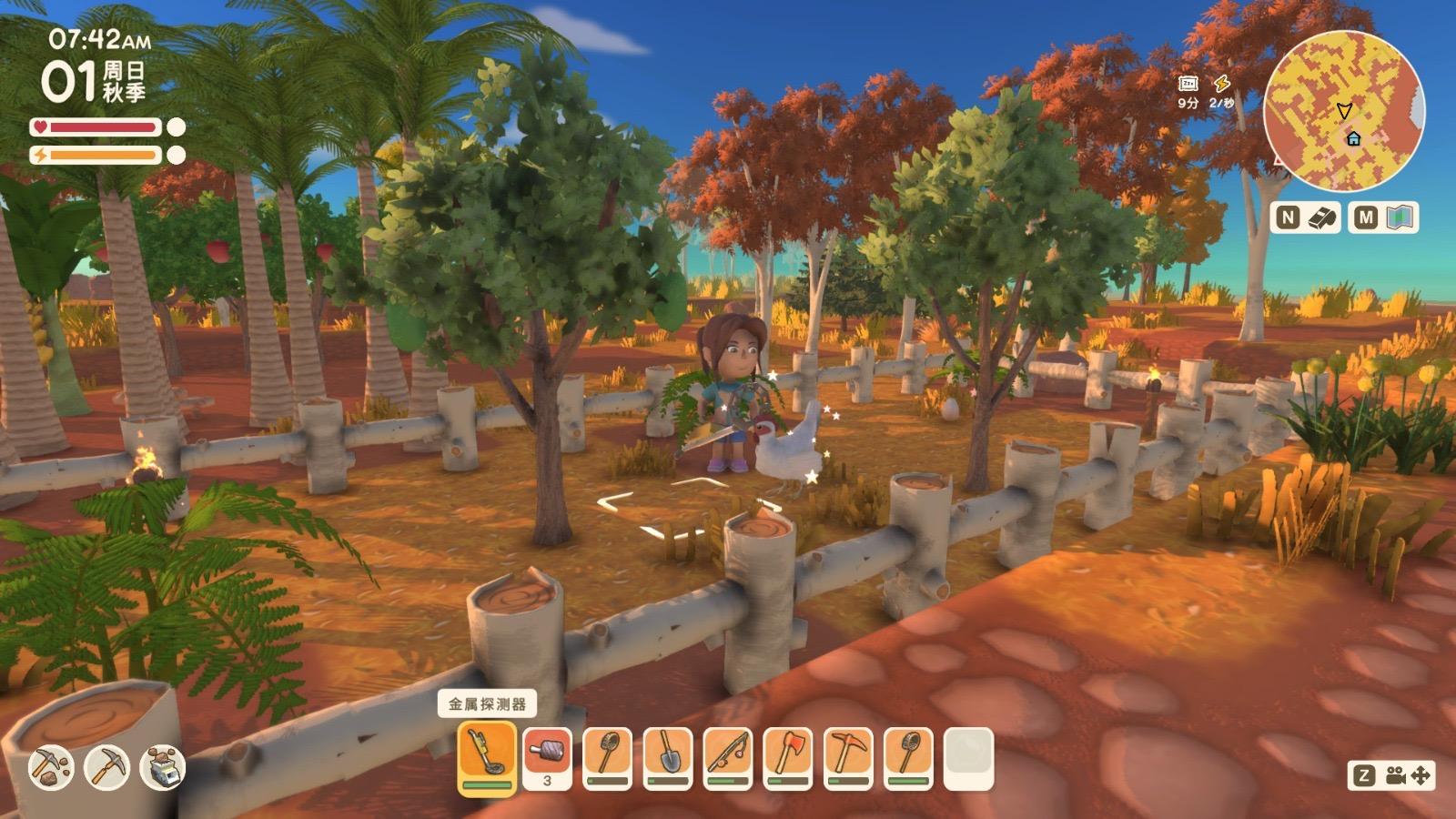Activate the whistle button
This screenshot has height=819, width=1456.
pyautogui.click(x=1324, y=217)
